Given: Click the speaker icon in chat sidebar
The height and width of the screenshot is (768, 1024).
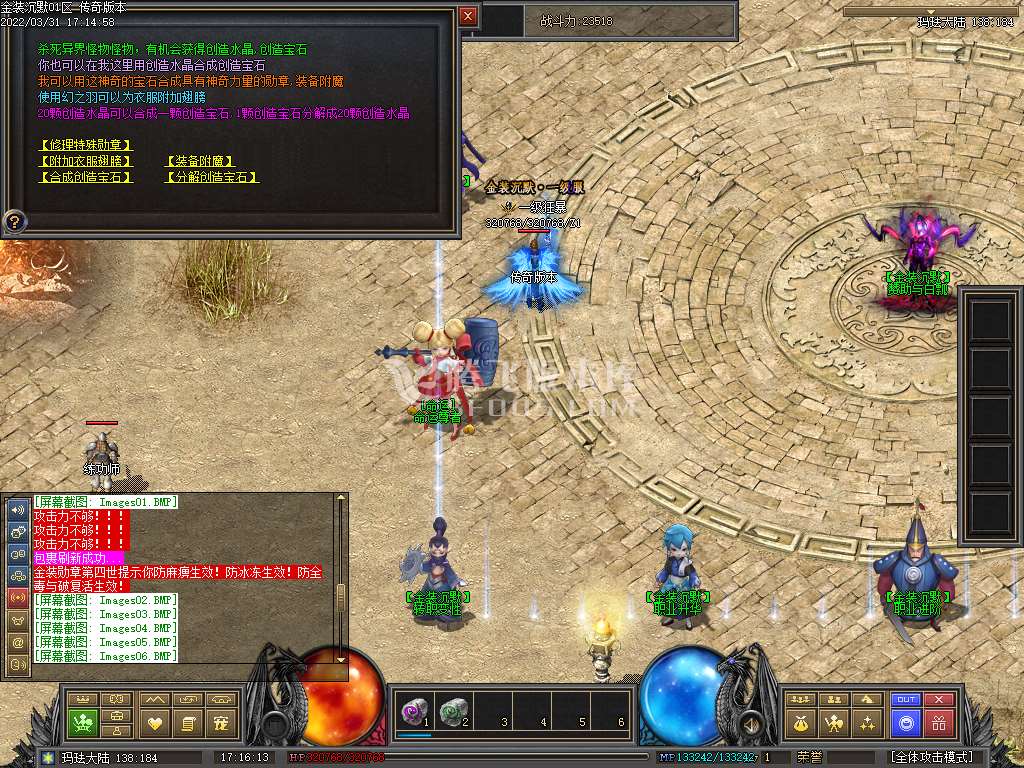Looking at the screenshot, I should [x=18, y=509].
